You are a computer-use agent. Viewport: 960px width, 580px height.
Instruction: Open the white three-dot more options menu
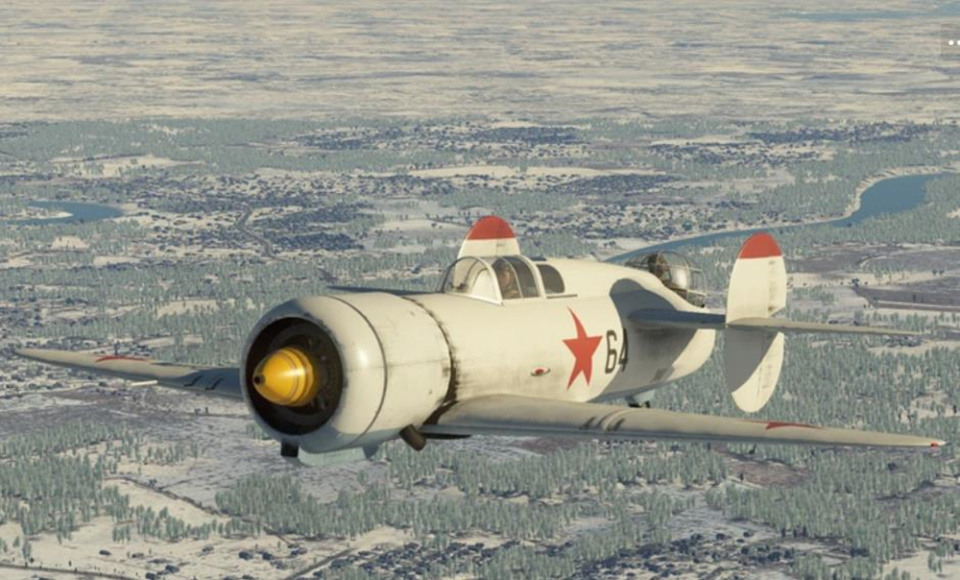(952, 42)
